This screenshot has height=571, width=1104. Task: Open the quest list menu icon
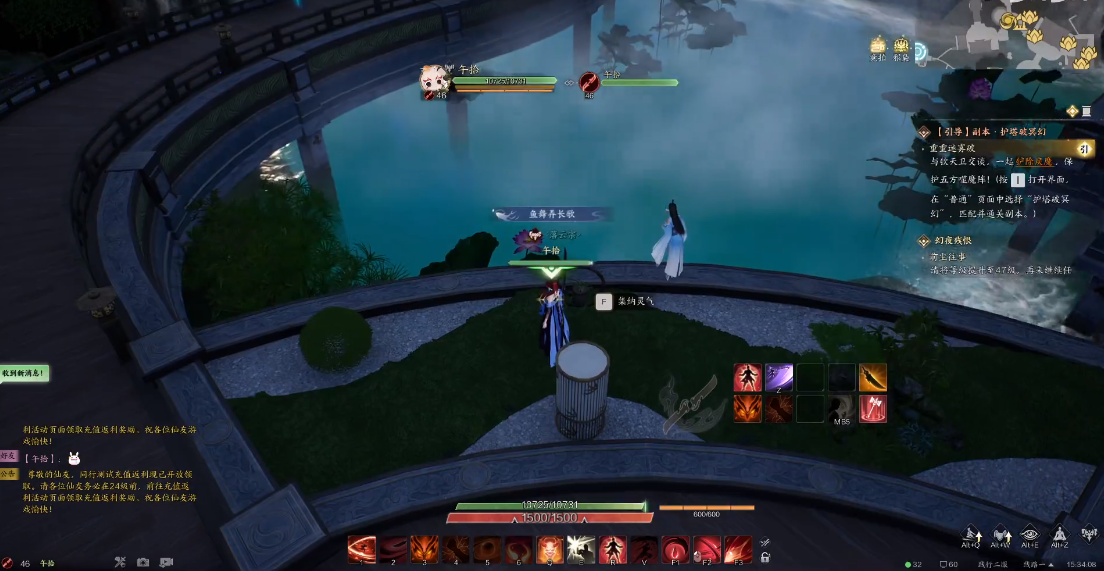(x=1073, y=111)
